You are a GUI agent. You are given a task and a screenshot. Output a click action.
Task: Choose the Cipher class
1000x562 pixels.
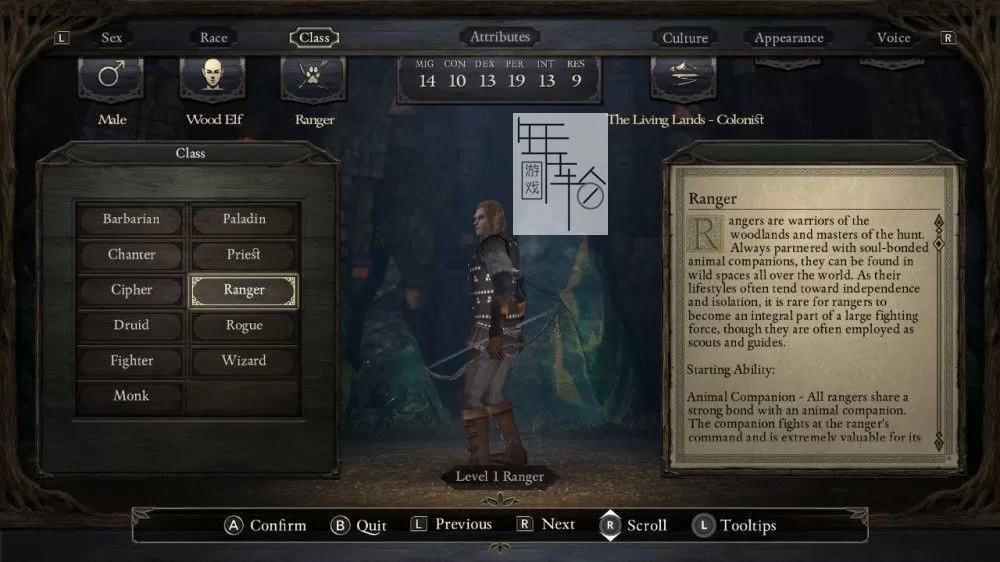pyautogui.click(x=131, y=290)
